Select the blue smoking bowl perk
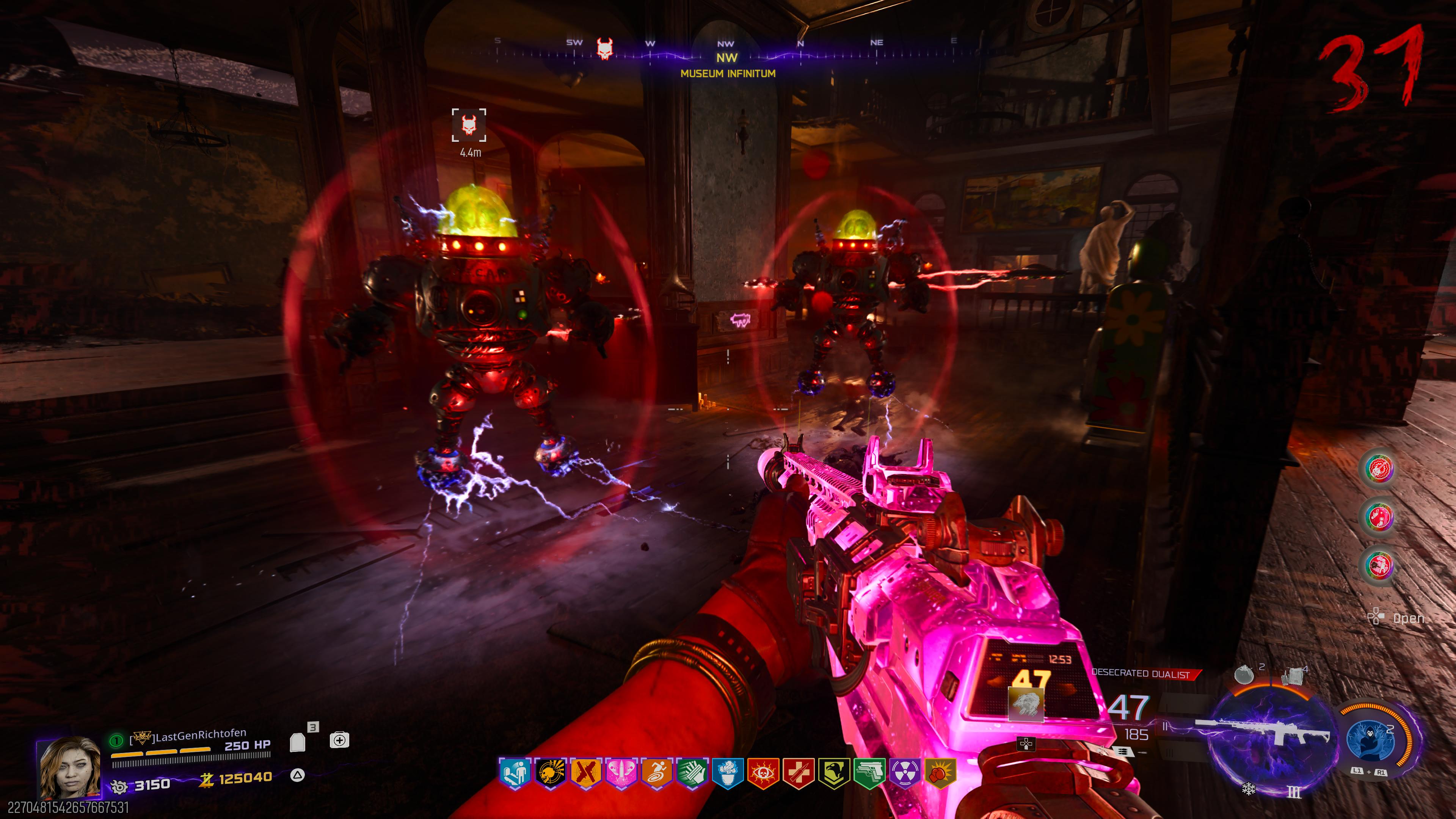This screenshot has height=819, width=1456. pos(728,773)
